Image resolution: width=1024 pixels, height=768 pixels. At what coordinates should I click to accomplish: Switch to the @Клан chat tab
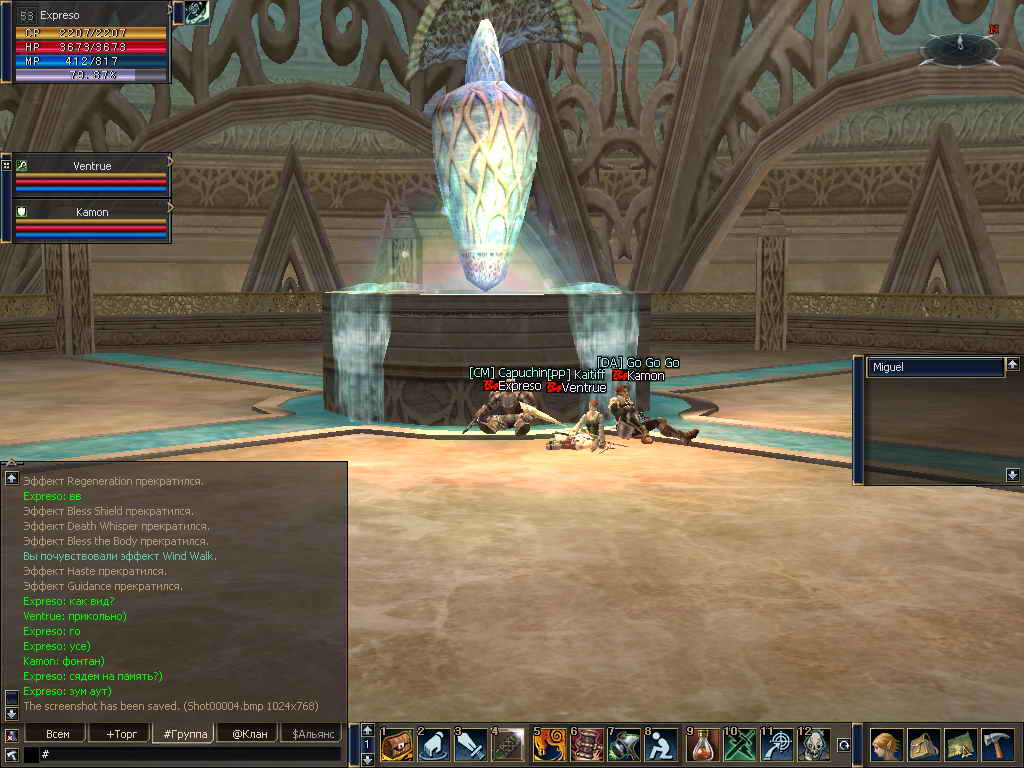tap(247, 734)
